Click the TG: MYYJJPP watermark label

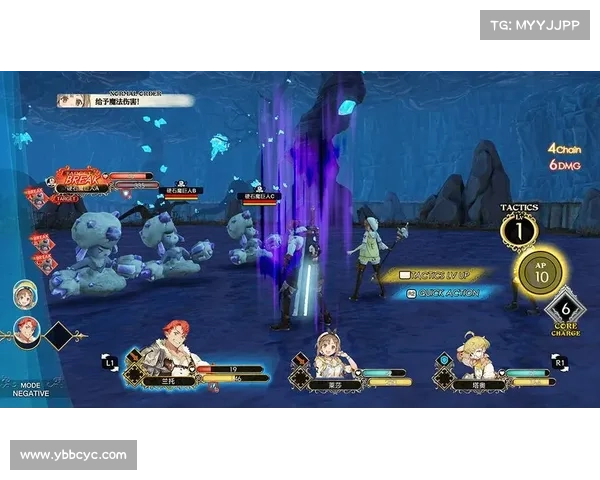tap(534, 25)
